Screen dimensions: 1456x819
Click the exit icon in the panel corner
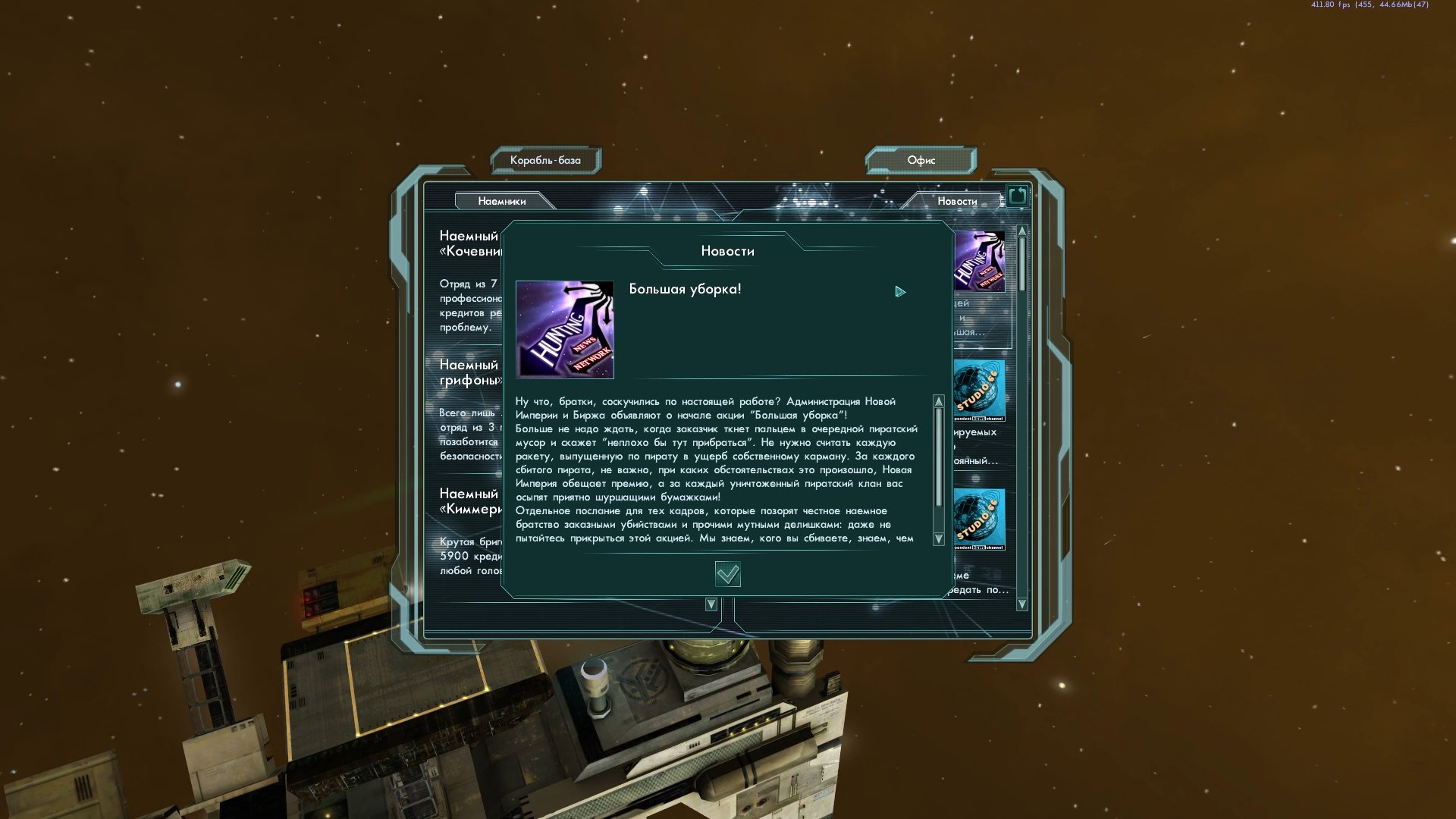click(1017, 196)
